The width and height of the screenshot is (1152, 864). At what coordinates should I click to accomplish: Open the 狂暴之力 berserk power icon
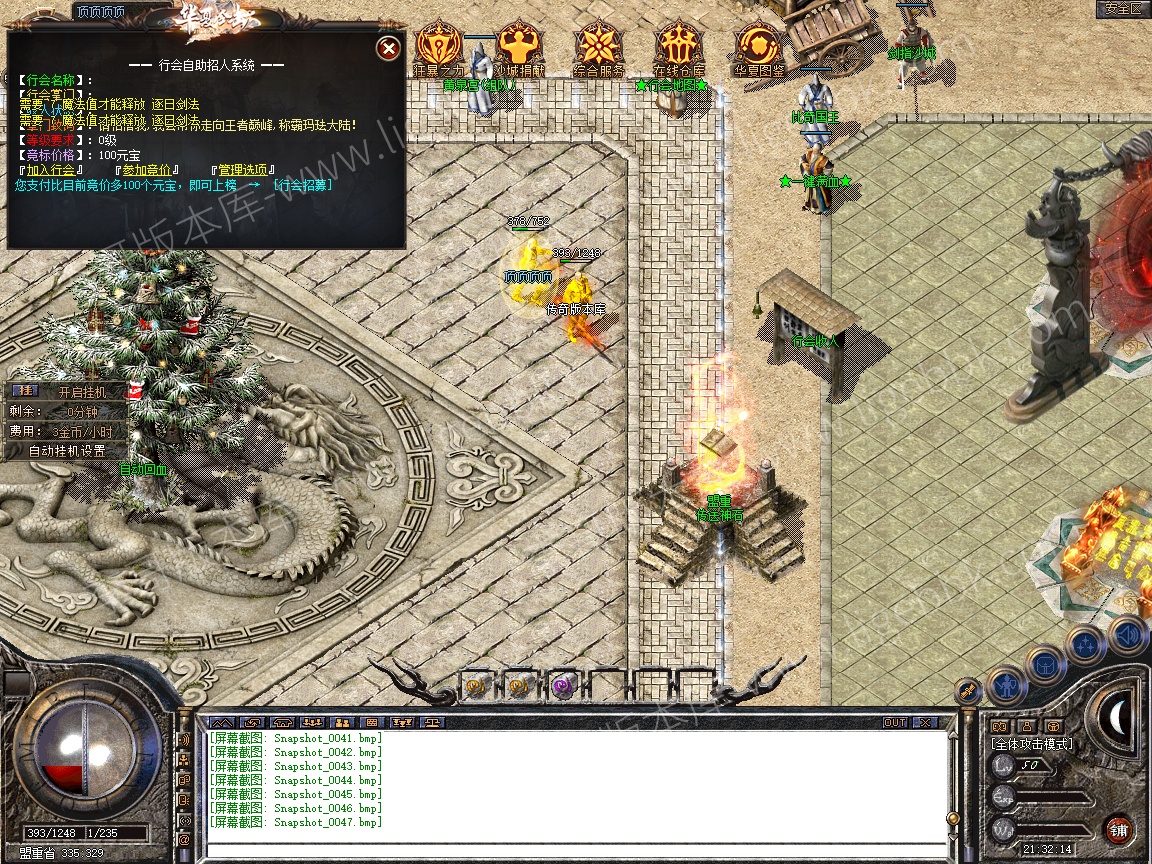coord(438,46)
